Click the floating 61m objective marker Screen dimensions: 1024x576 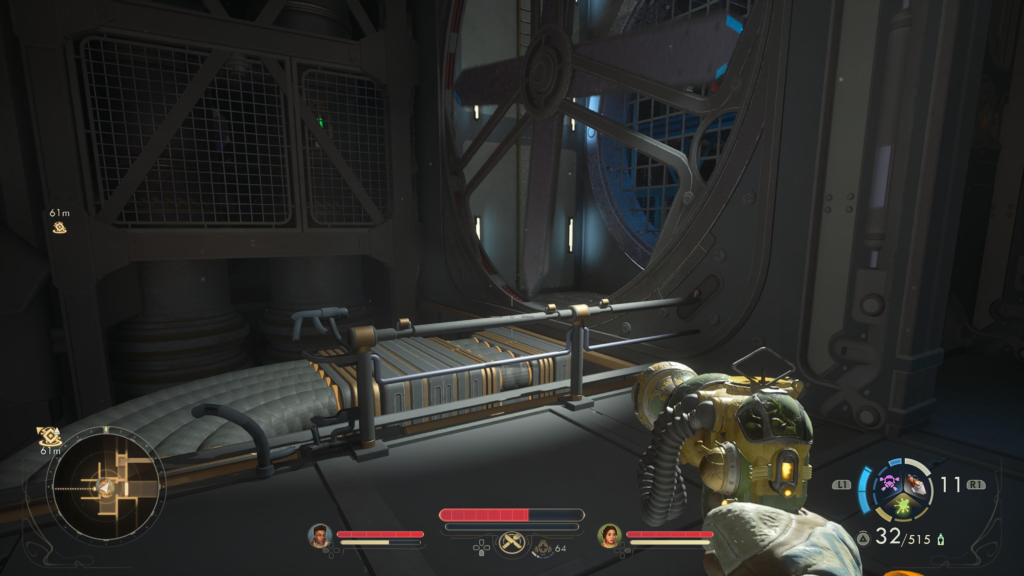[60, 227]
